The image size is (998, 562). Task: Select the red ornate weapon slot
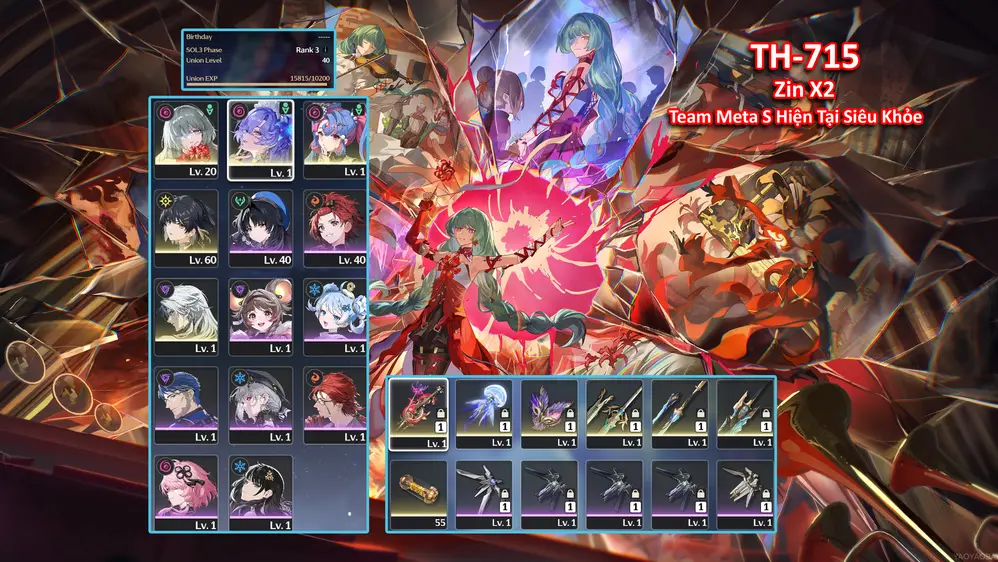click(418, 414)
